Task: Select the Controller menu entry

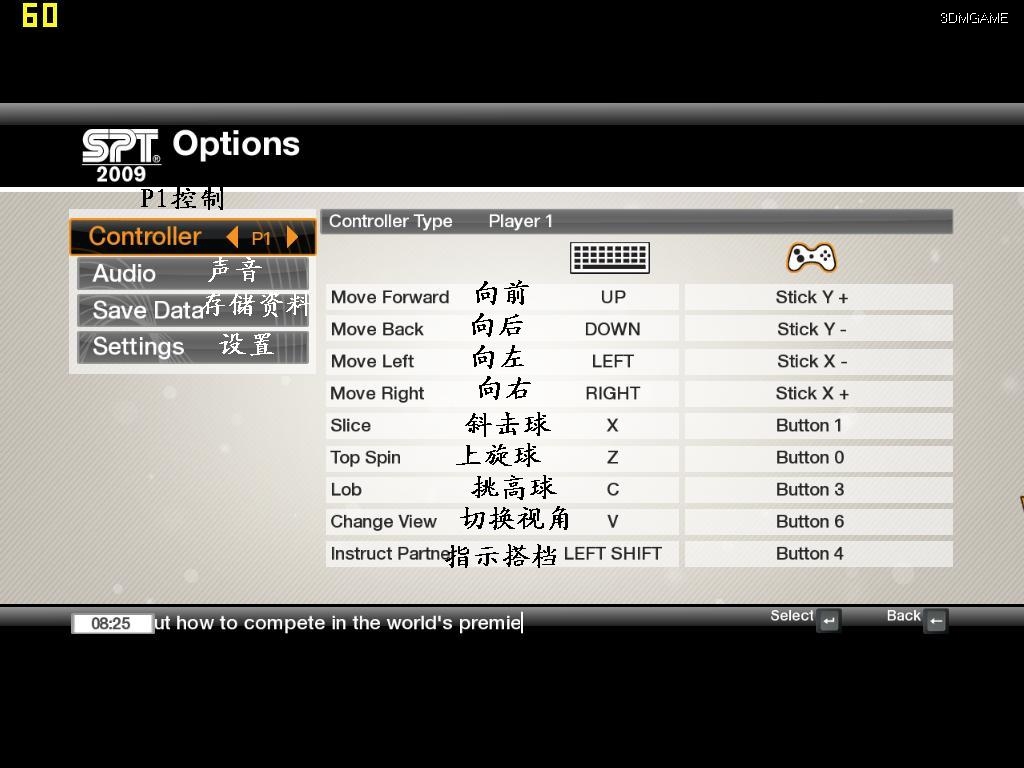Action: pos(145,237)
